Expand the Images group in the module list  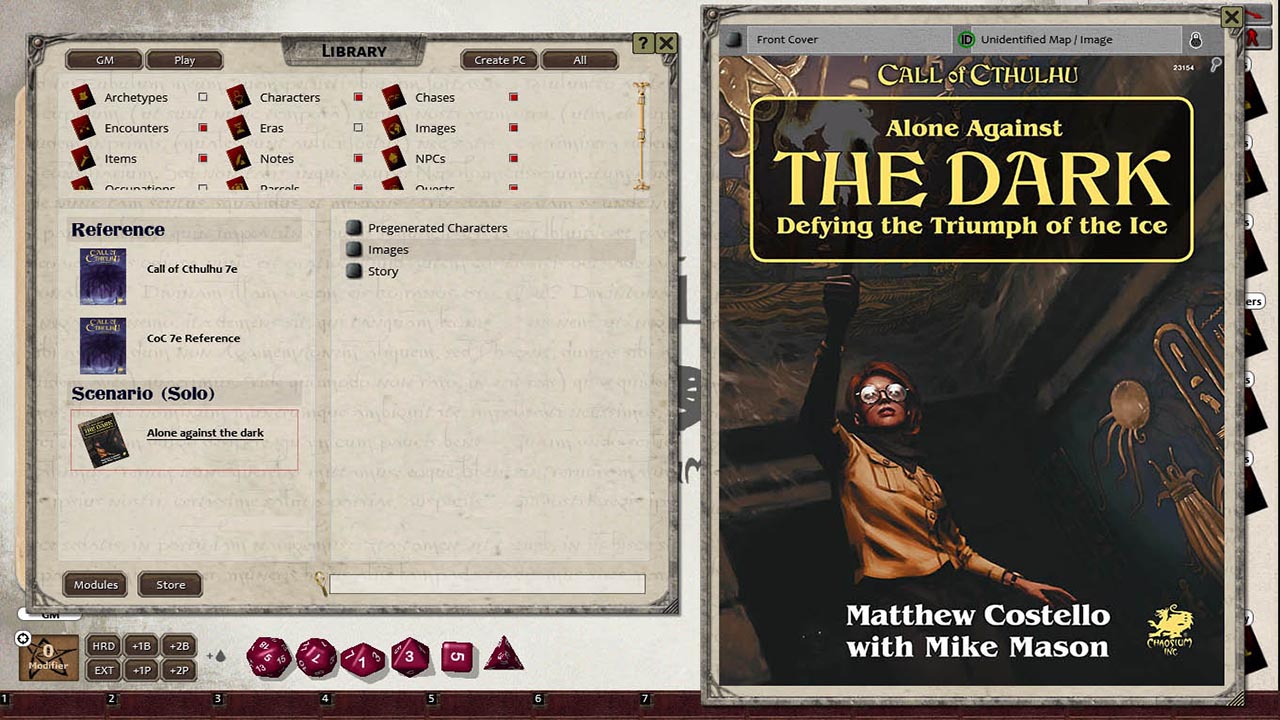tap(354, 249)
